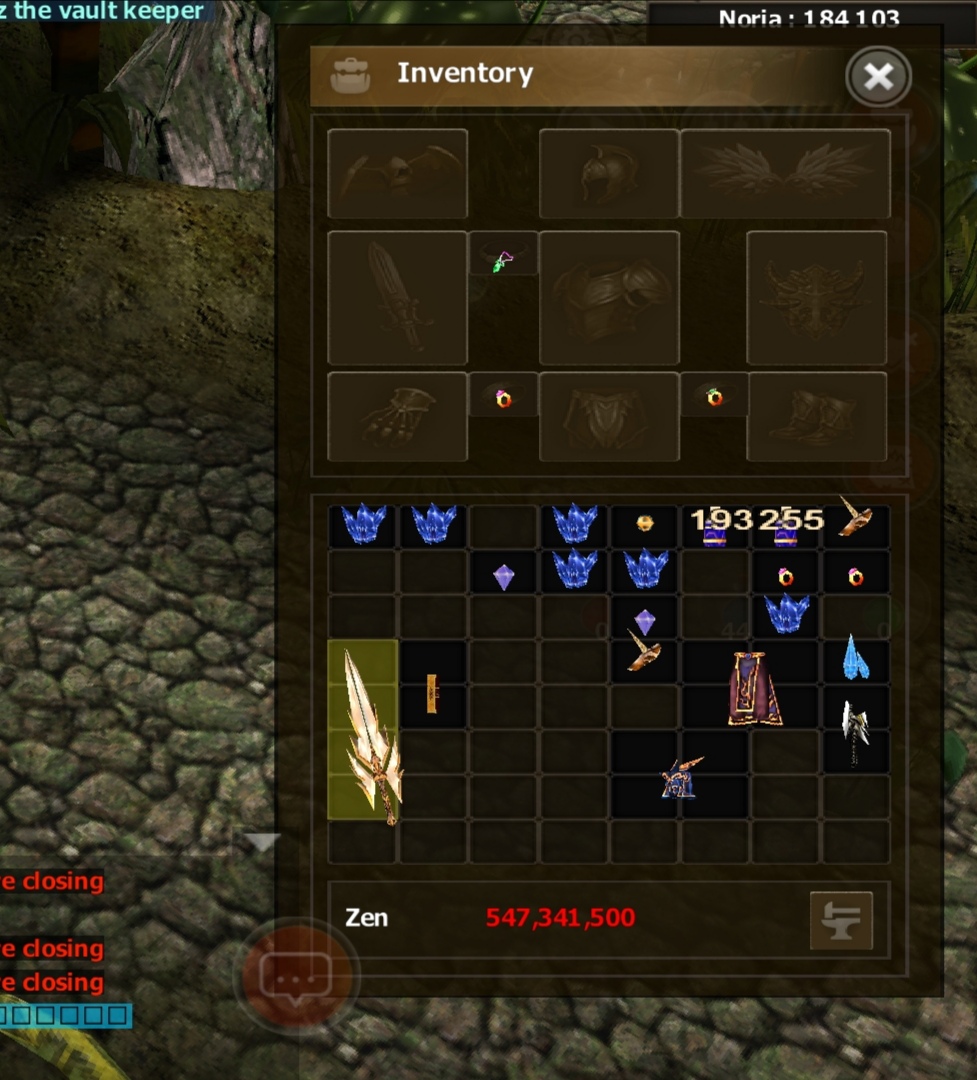
Task: Click the empty boots equipment slot
Action: [x=816, y=416]
